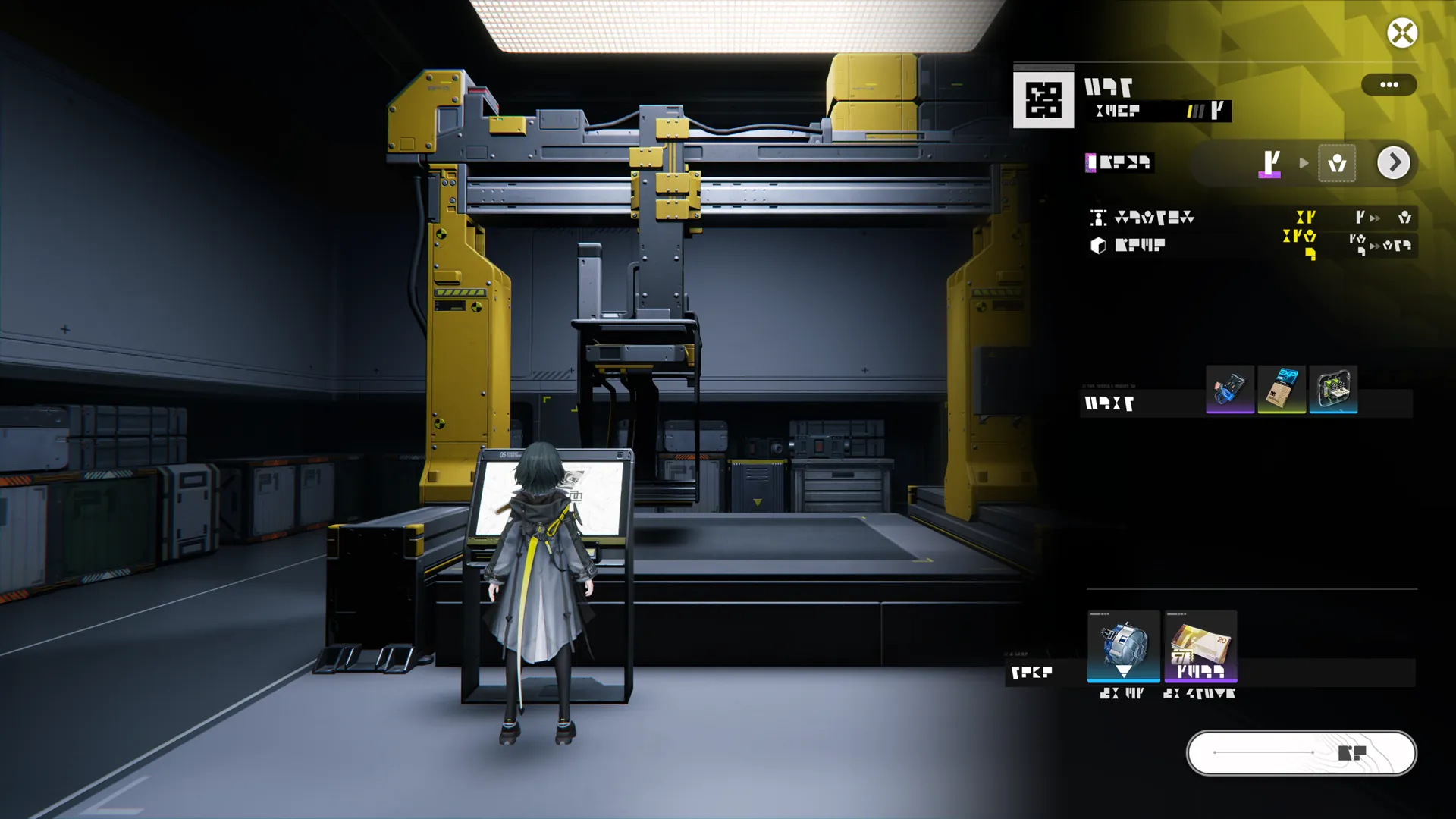The height and width of the screenshot is (819, 1456).
Task: Close the facility upgrade panel
Action: pos(1402,33)
